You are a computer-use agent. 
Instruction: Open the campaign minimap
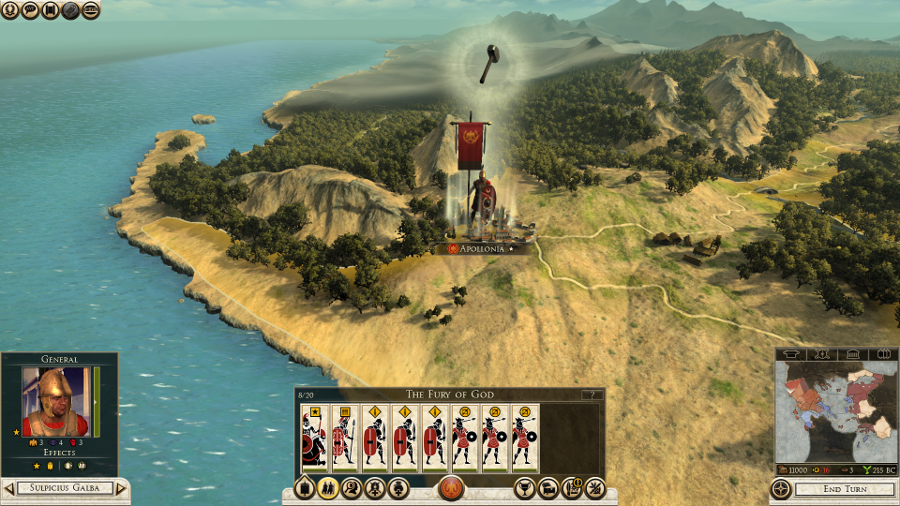(836, 411)
